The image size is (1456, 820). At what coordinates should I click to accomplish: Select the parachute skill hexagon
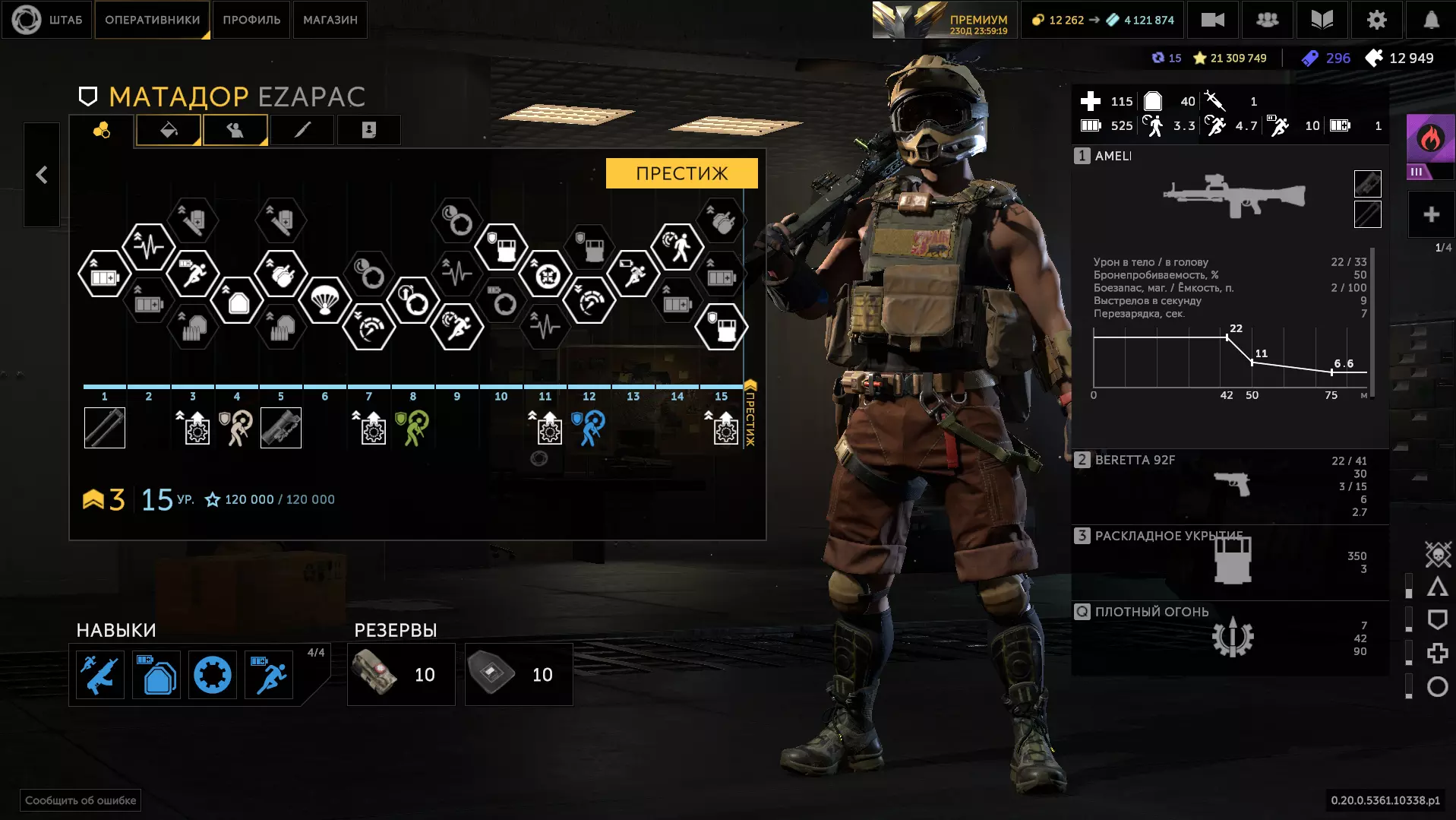pos(325,300)
